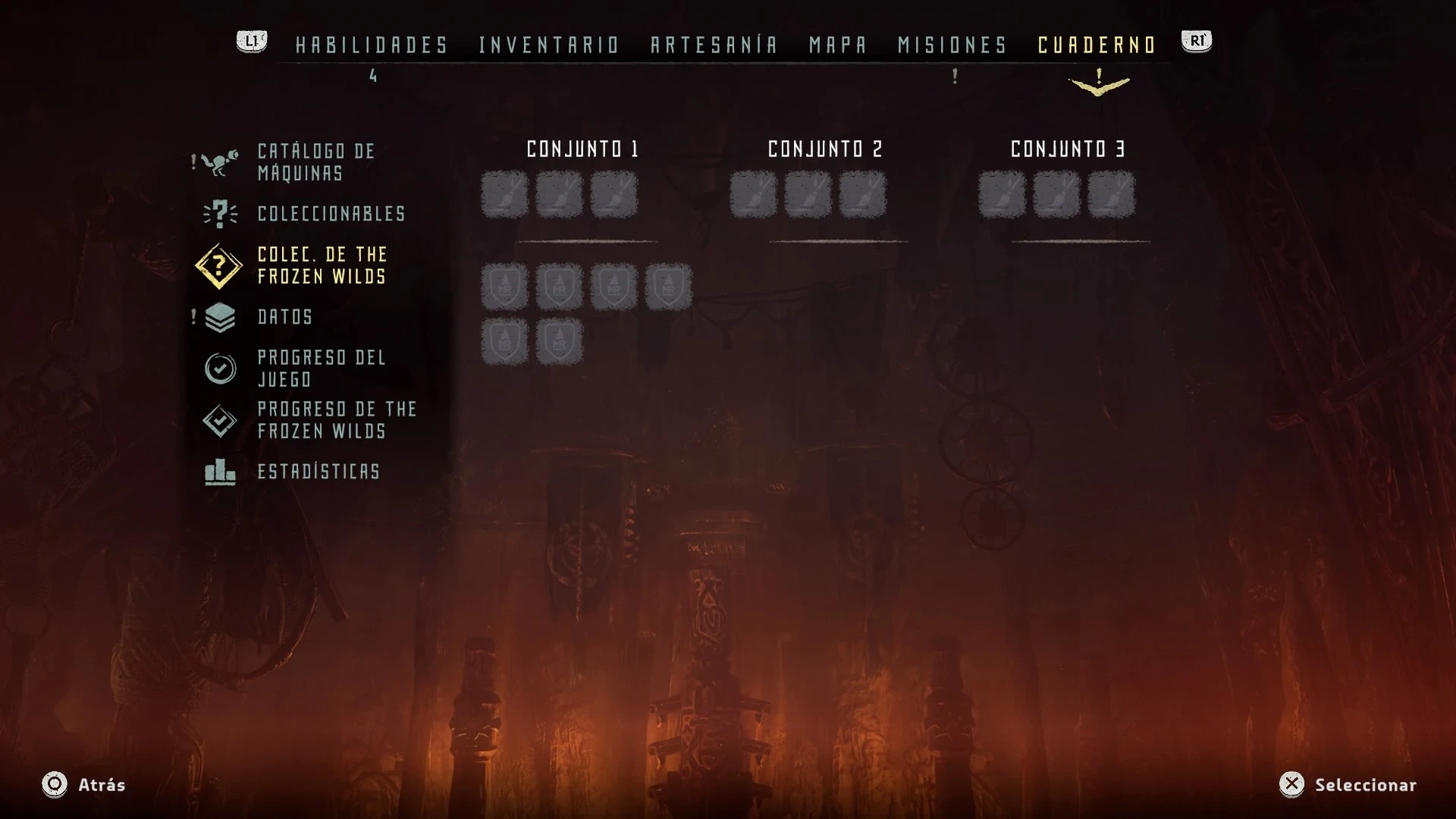View Progreso del Juego
This screenshot has height=819, width=1456.
322,369
